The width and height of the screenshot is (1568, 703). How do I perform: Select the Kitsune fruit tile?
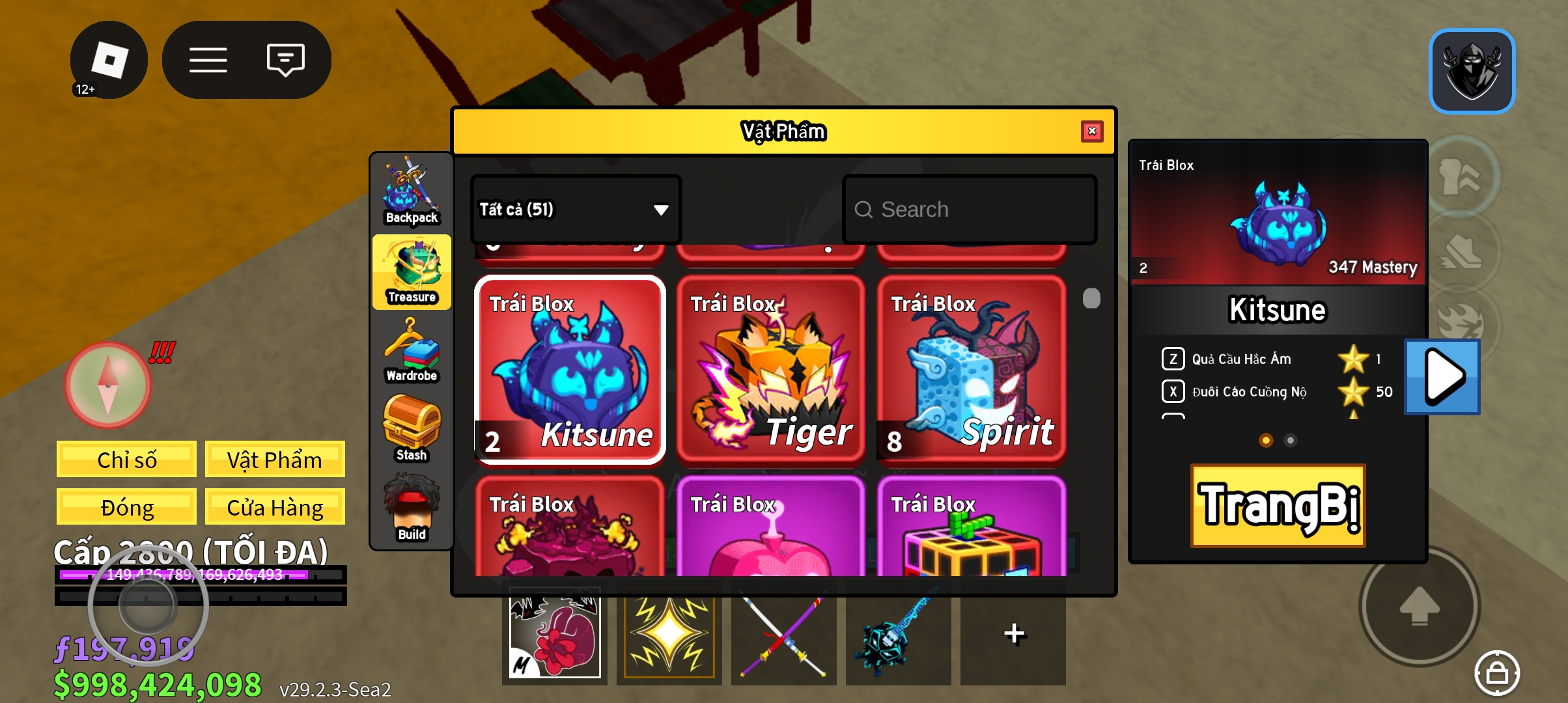pyautogui.click(x=570, y=370)
